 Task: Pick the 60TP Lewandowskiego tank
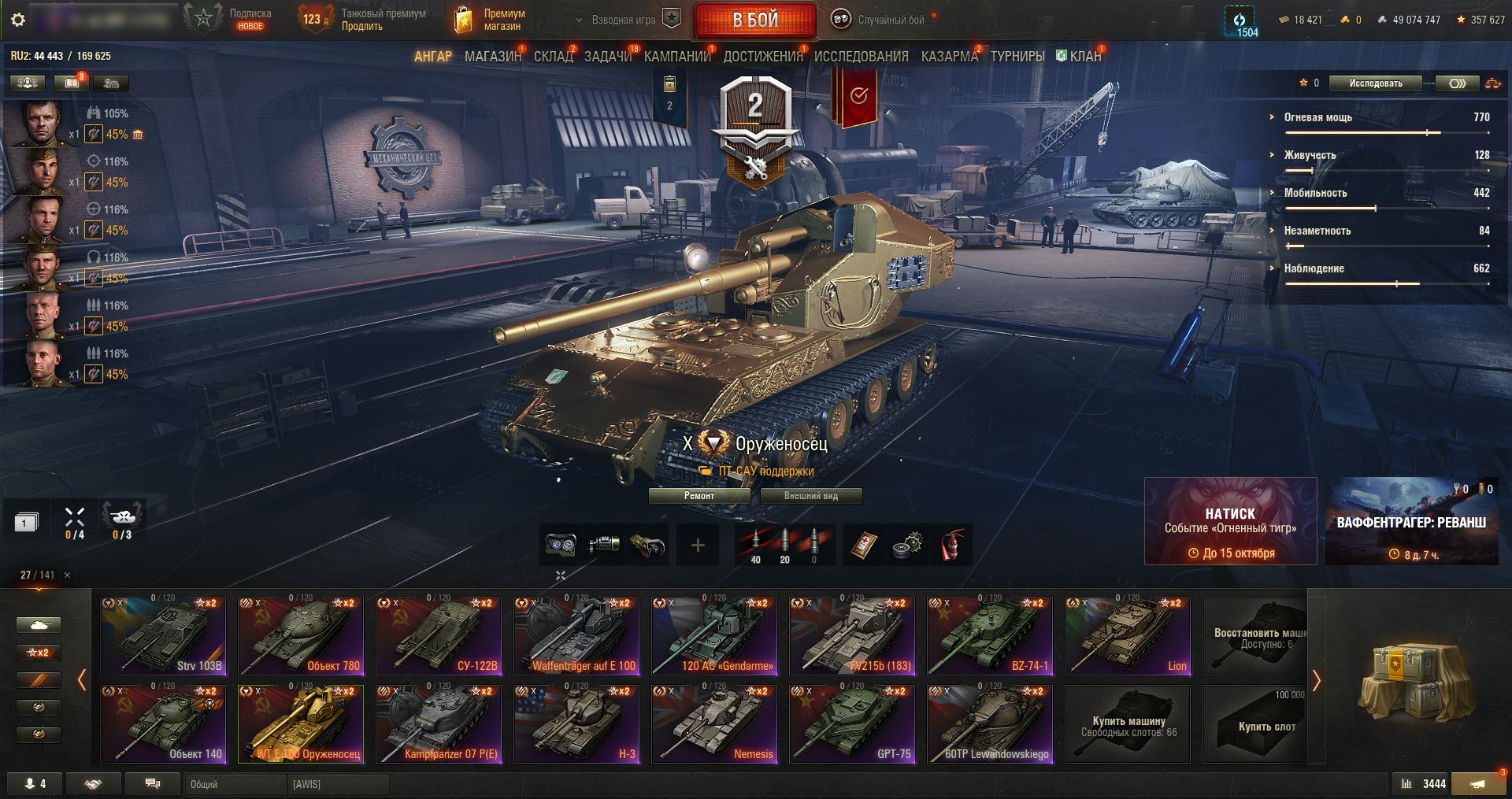click(x=990, y=723)
